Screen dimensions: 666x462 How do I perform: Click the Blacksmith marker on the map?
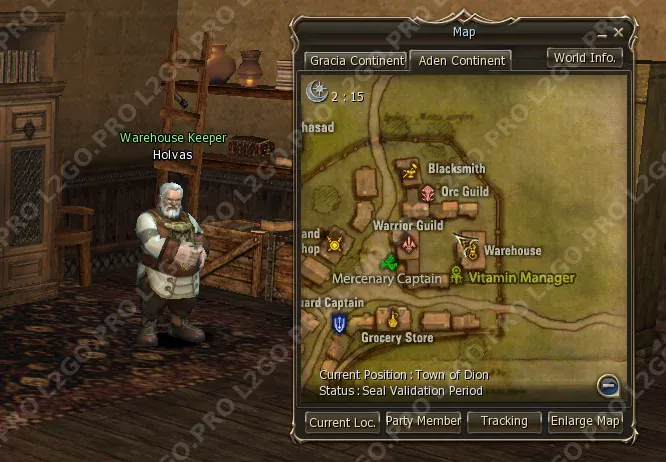409,172
